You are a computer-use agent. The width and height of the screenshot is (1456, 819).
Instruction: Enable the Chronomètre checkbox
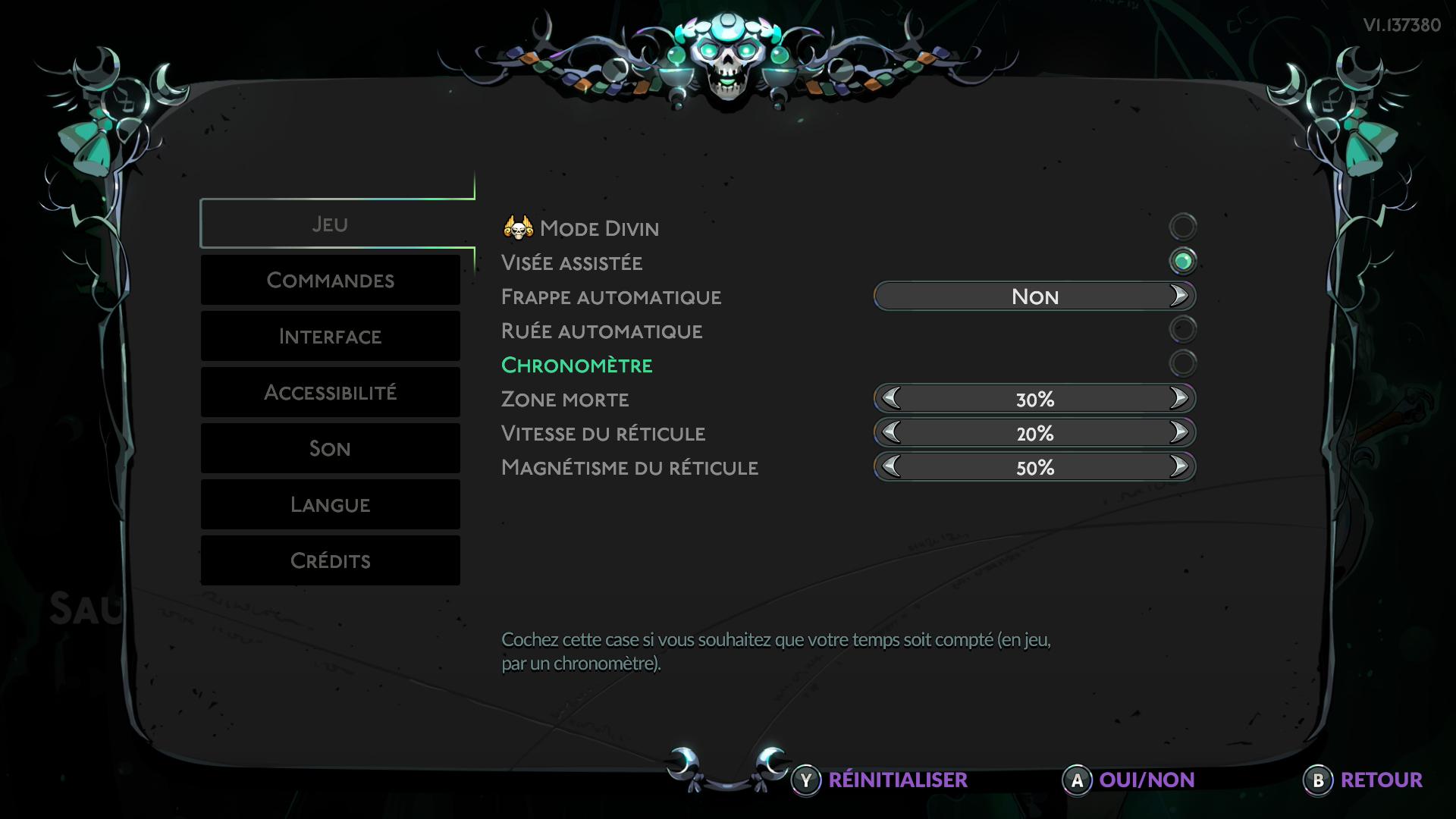[1182, 364]
